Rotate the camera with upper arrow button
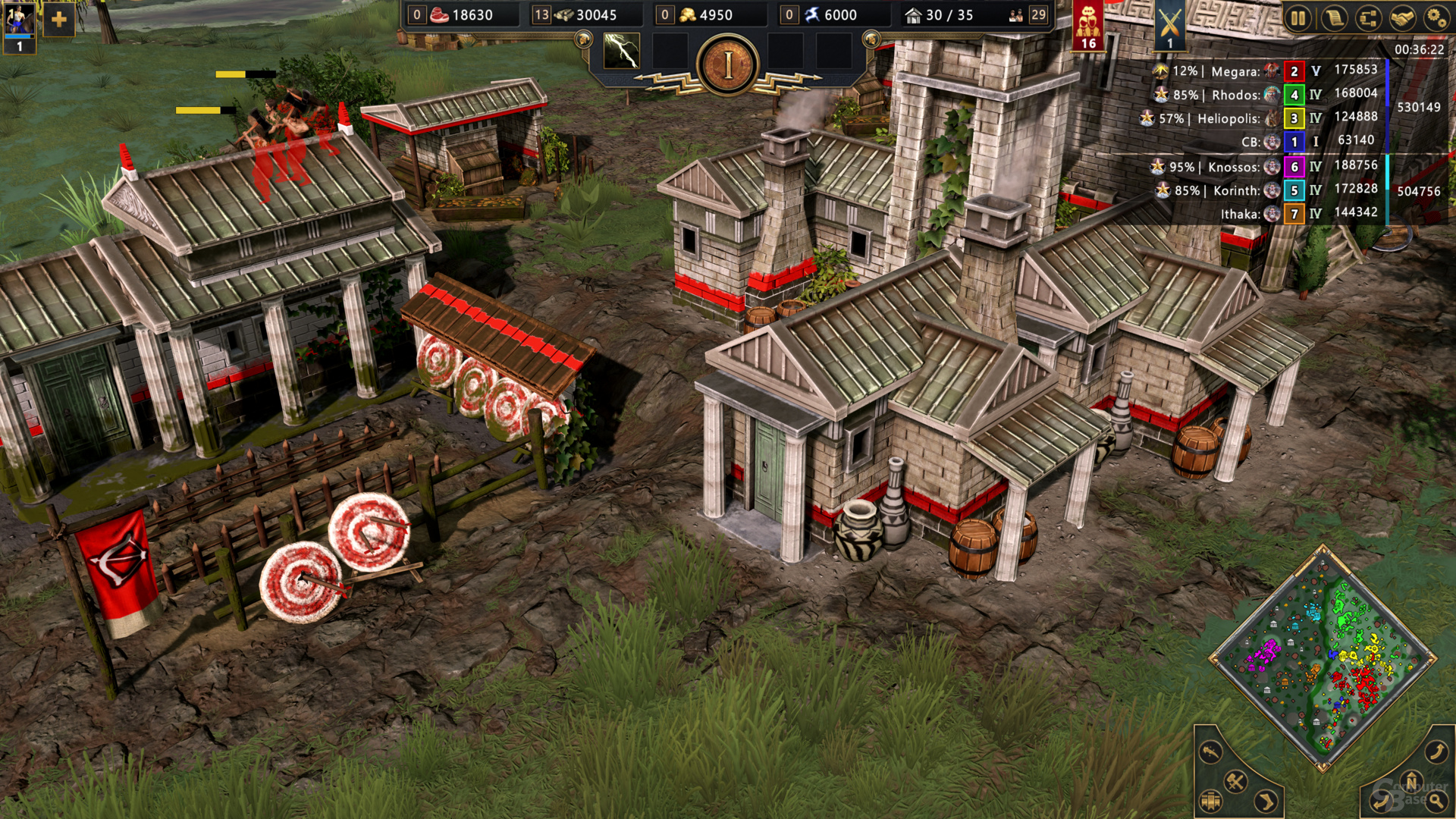This screenshot has height=819, width=1456. click(x=1436, y=752)
